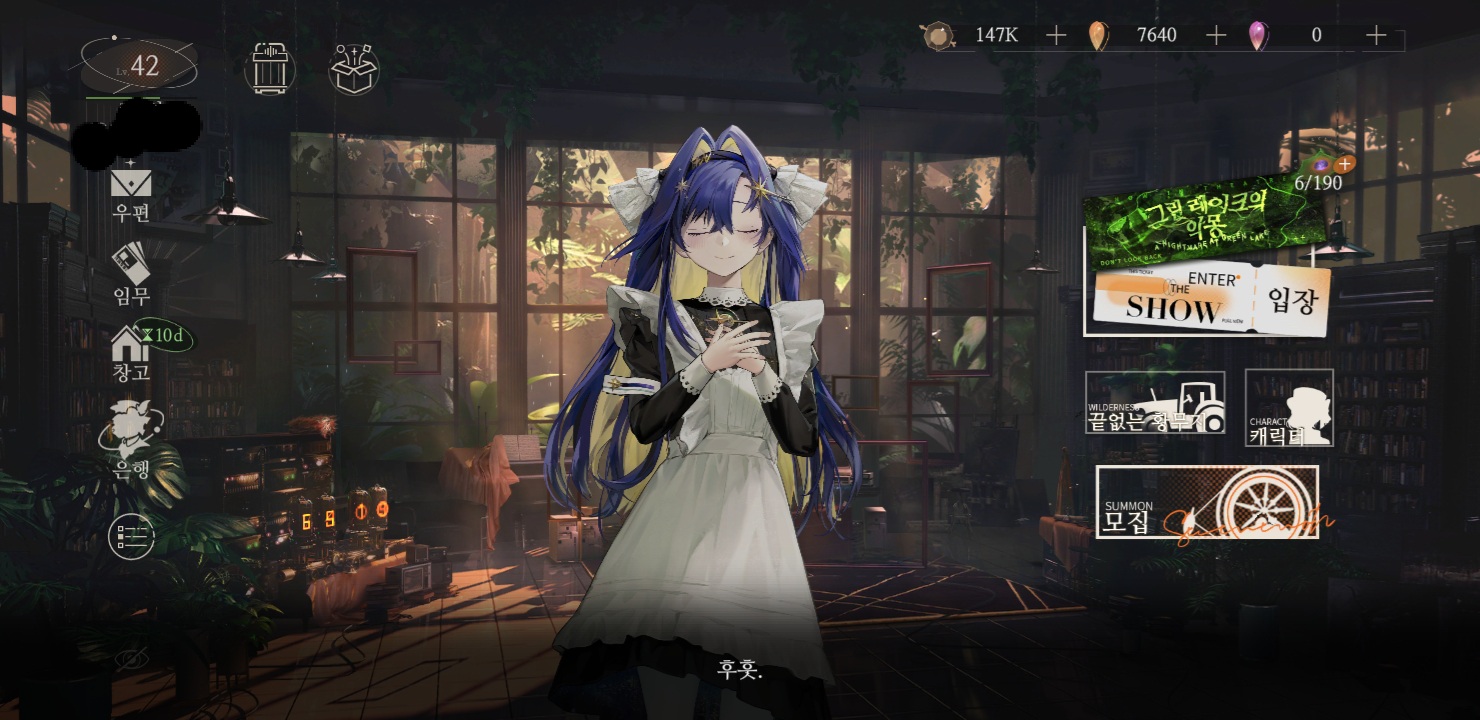Screen dimensions: 1480x720
Task: Open the 창고 warehouse menu
Action: coord(131,353)
